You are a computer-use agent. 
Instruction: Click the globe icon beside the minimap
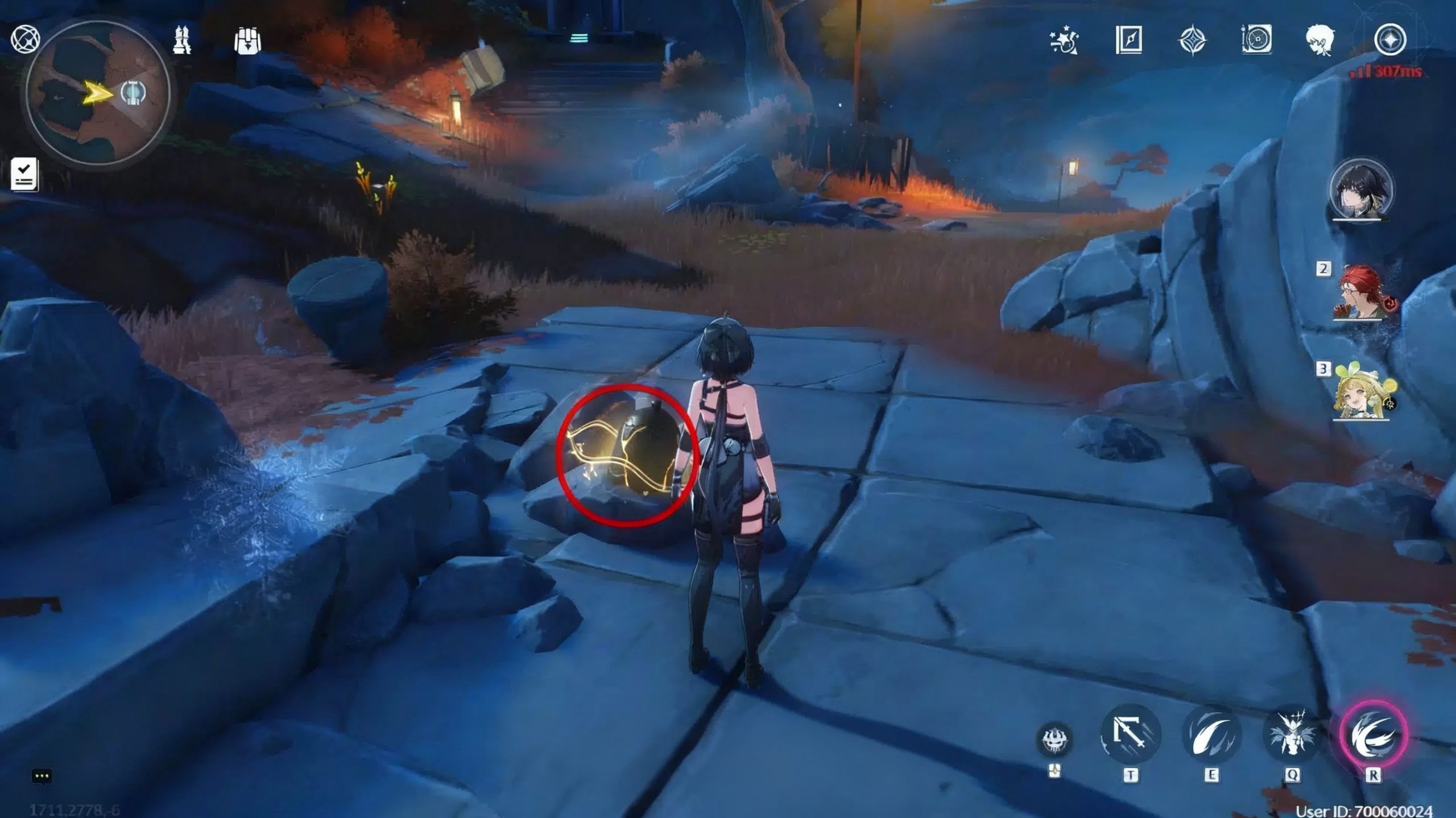coord(25,40)
